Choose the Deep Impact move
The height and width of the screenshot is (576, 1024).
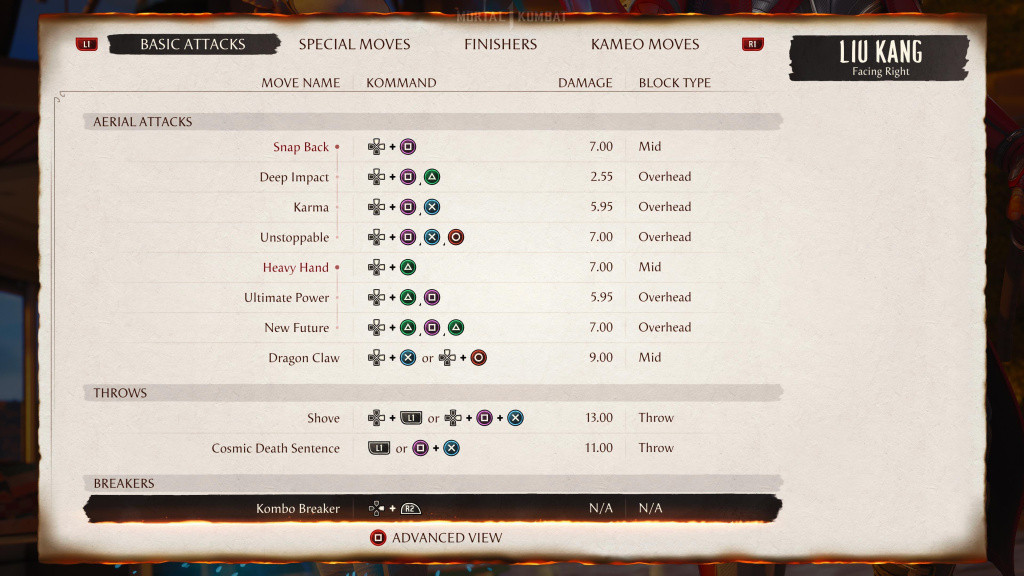tap(294, 177)
